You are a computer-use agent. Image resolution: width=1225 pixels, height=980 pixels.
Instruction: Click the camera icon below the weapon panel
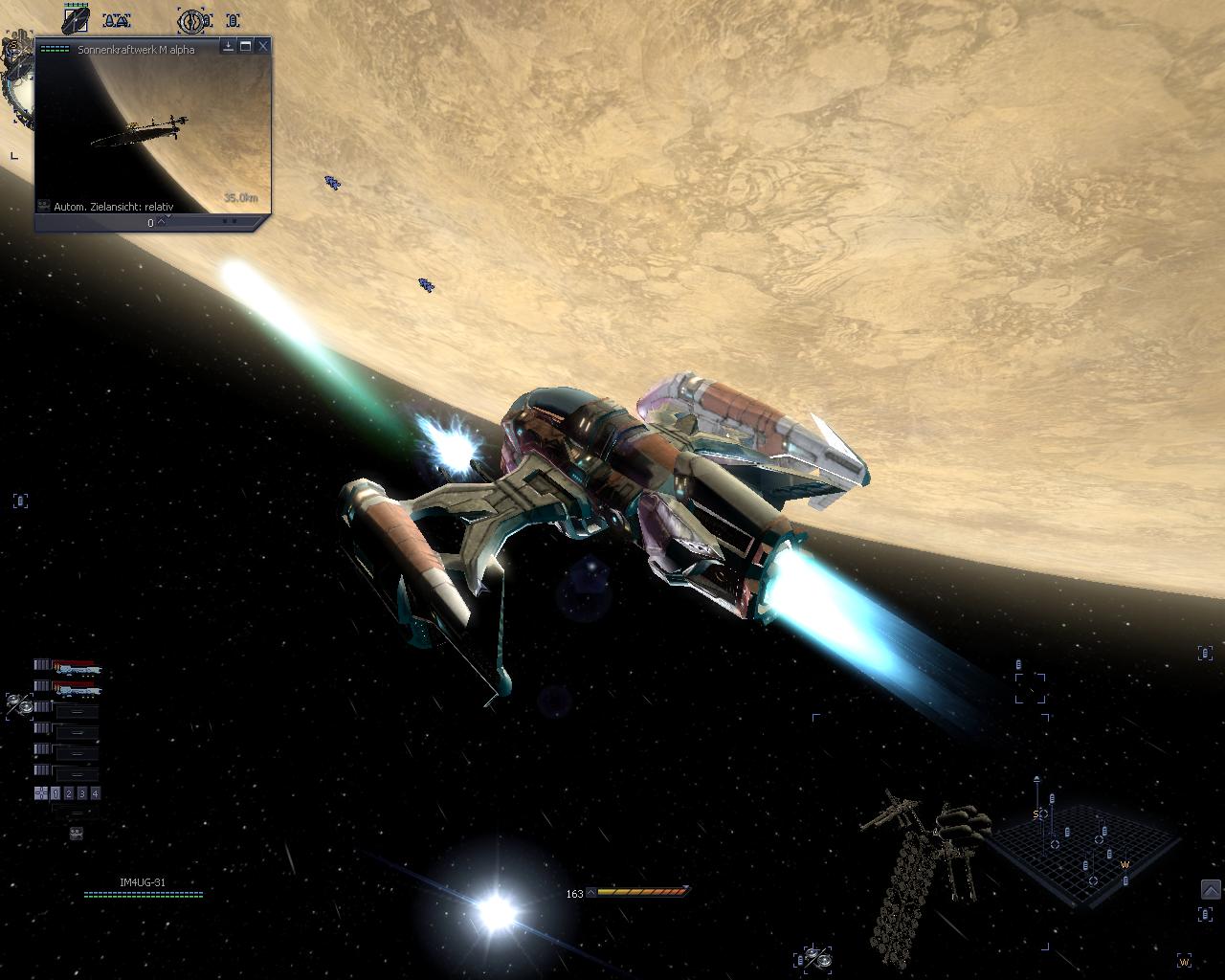point(77,834)
